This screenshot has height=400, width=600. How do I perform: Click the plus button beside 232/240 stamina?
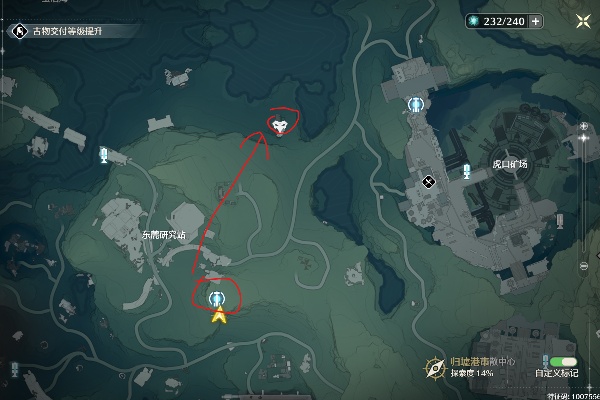537,21
